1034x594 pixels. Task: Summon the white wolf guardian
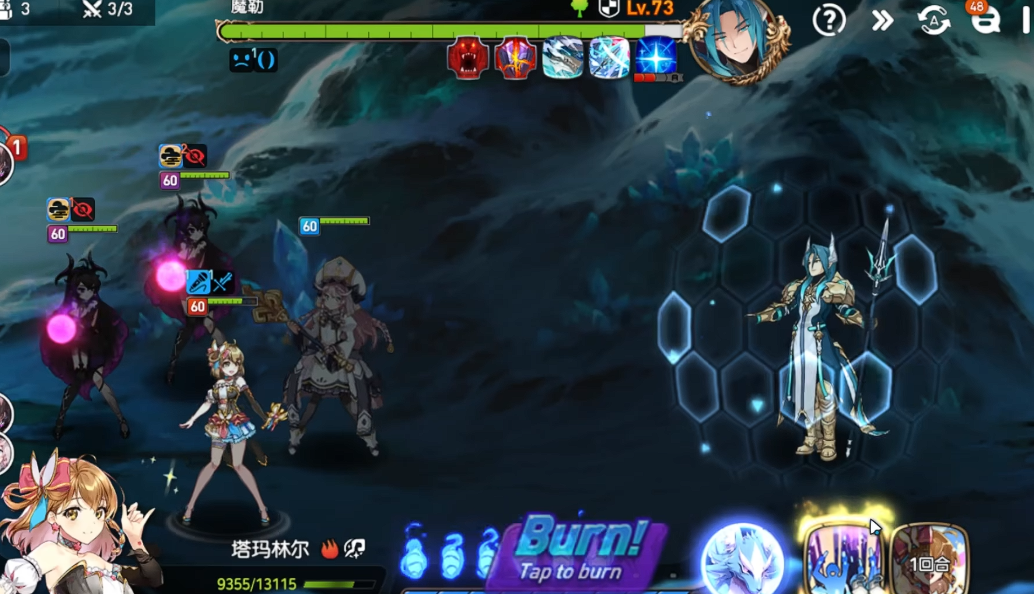[x=743, y=558]
